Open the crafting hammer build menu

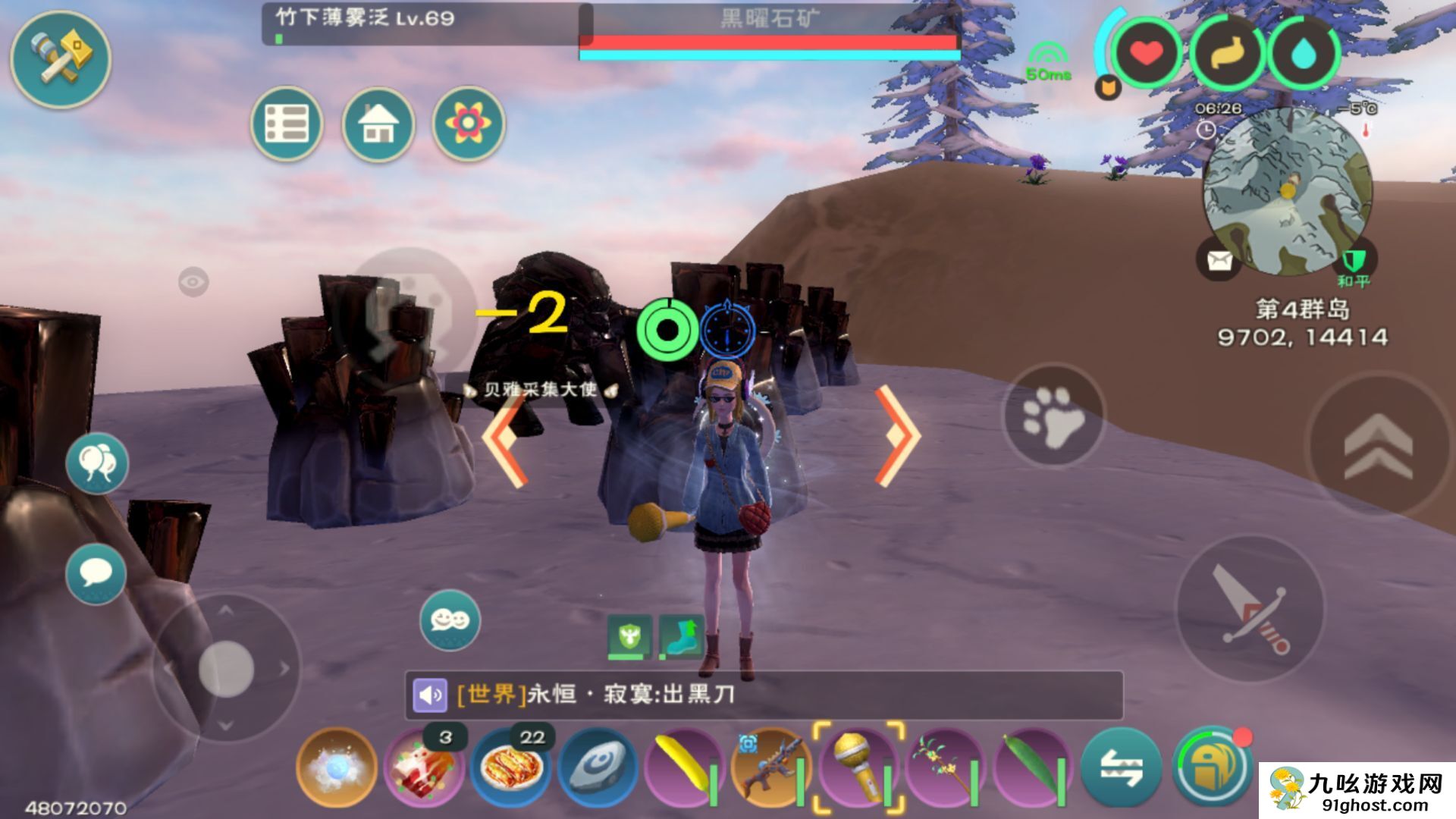(61, 58)
